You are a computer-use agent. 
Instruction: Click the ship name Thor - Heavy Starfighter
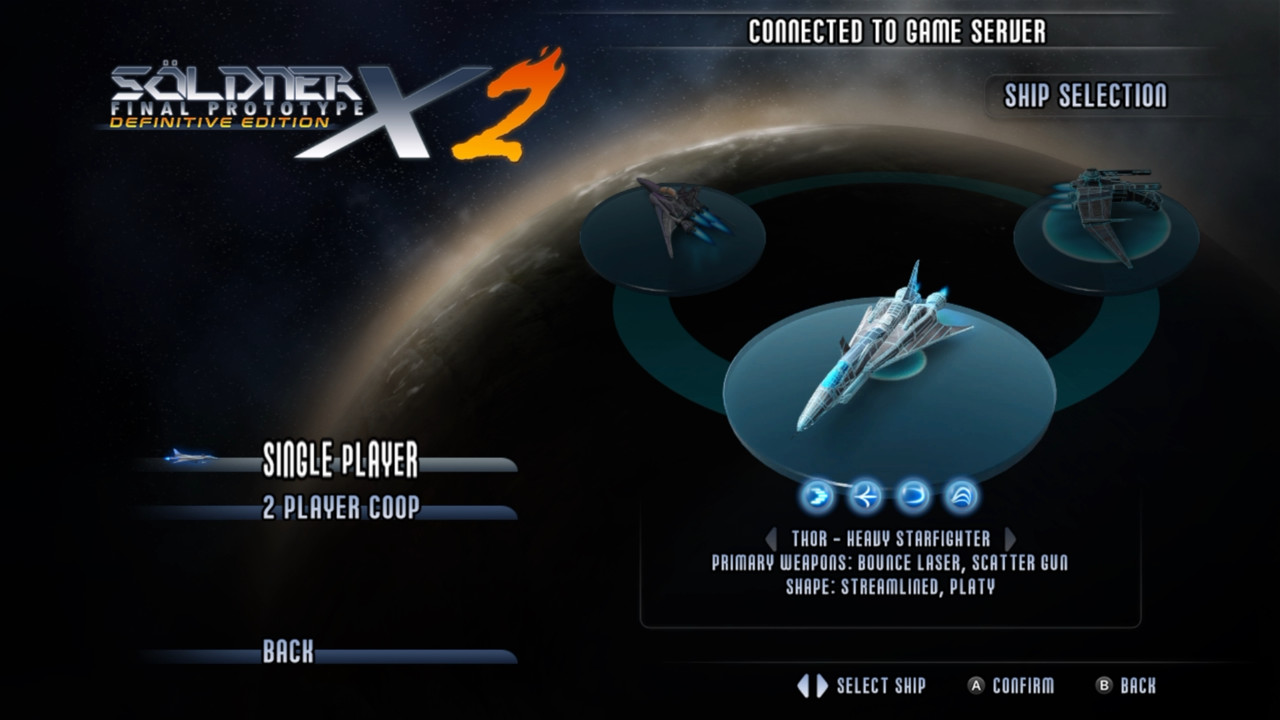893,538
